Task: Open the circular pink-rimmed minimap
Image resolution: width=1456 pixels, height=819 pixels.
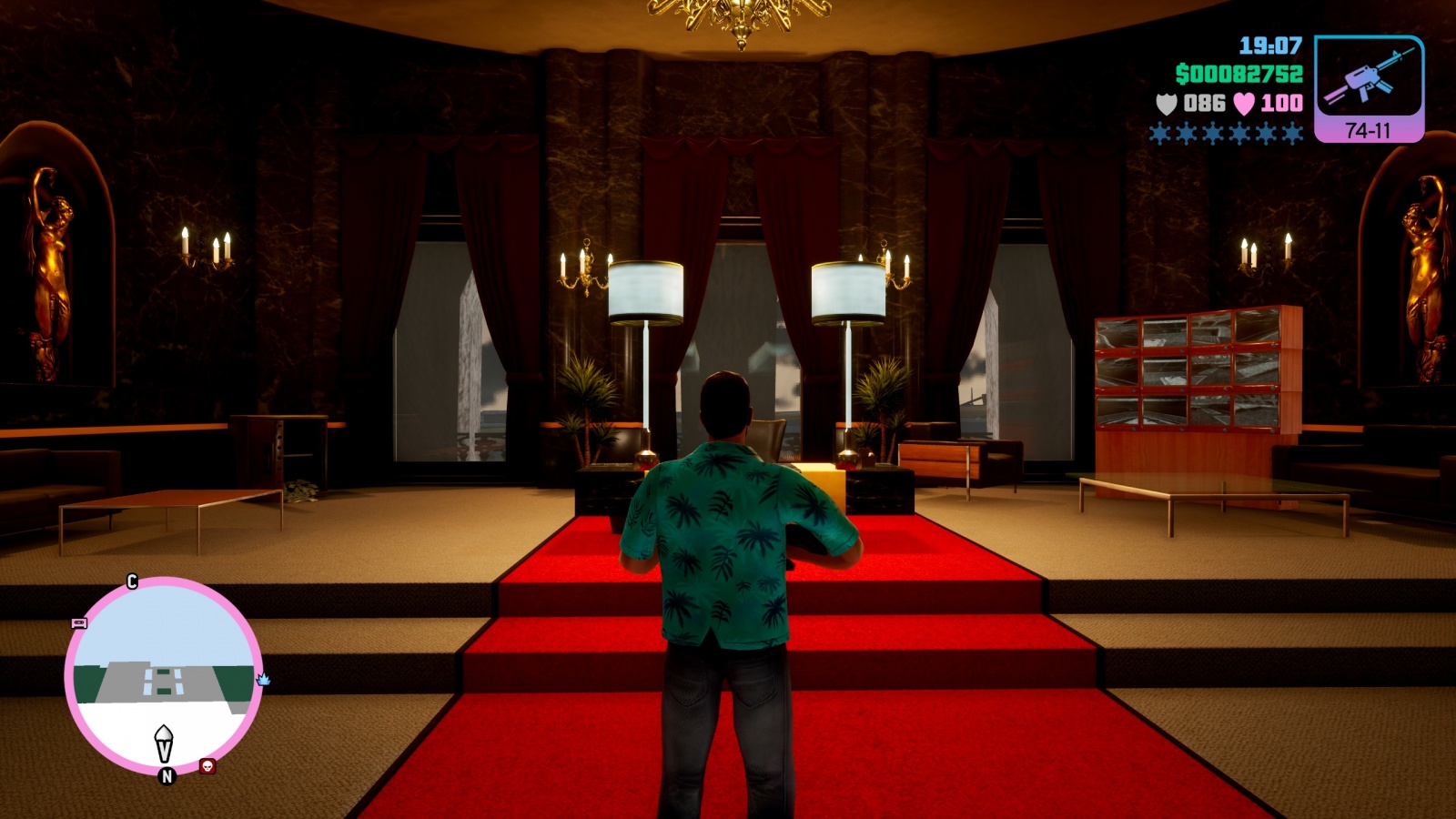Action: point(164,673)
